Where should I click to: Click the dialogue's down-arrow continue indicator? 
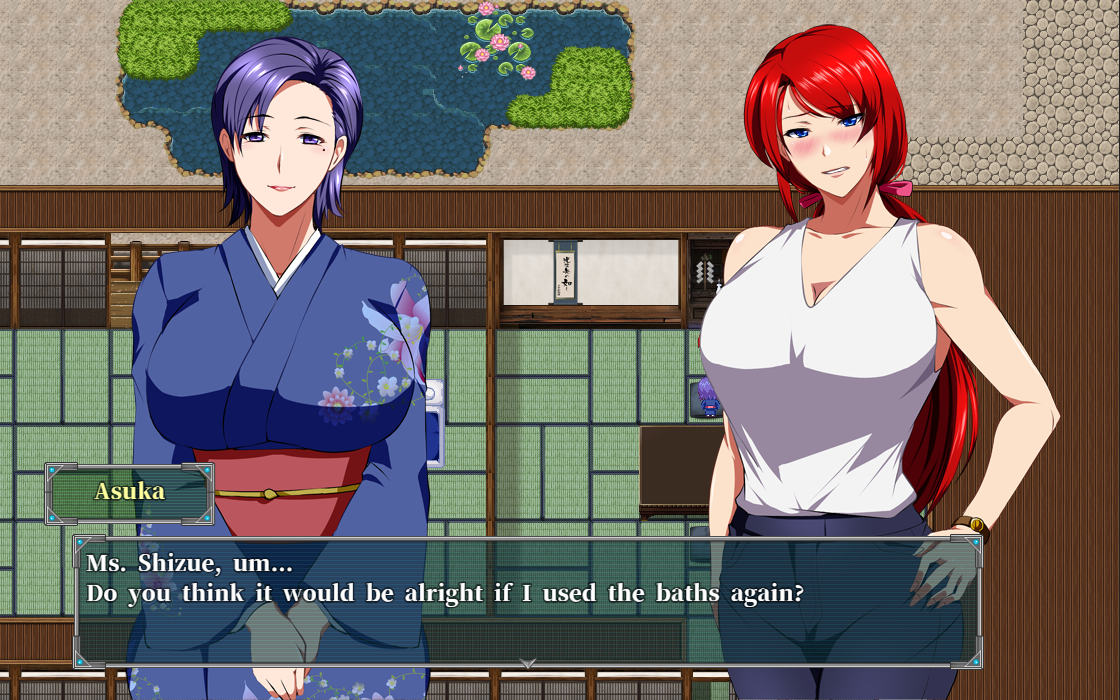click(528, 662)
